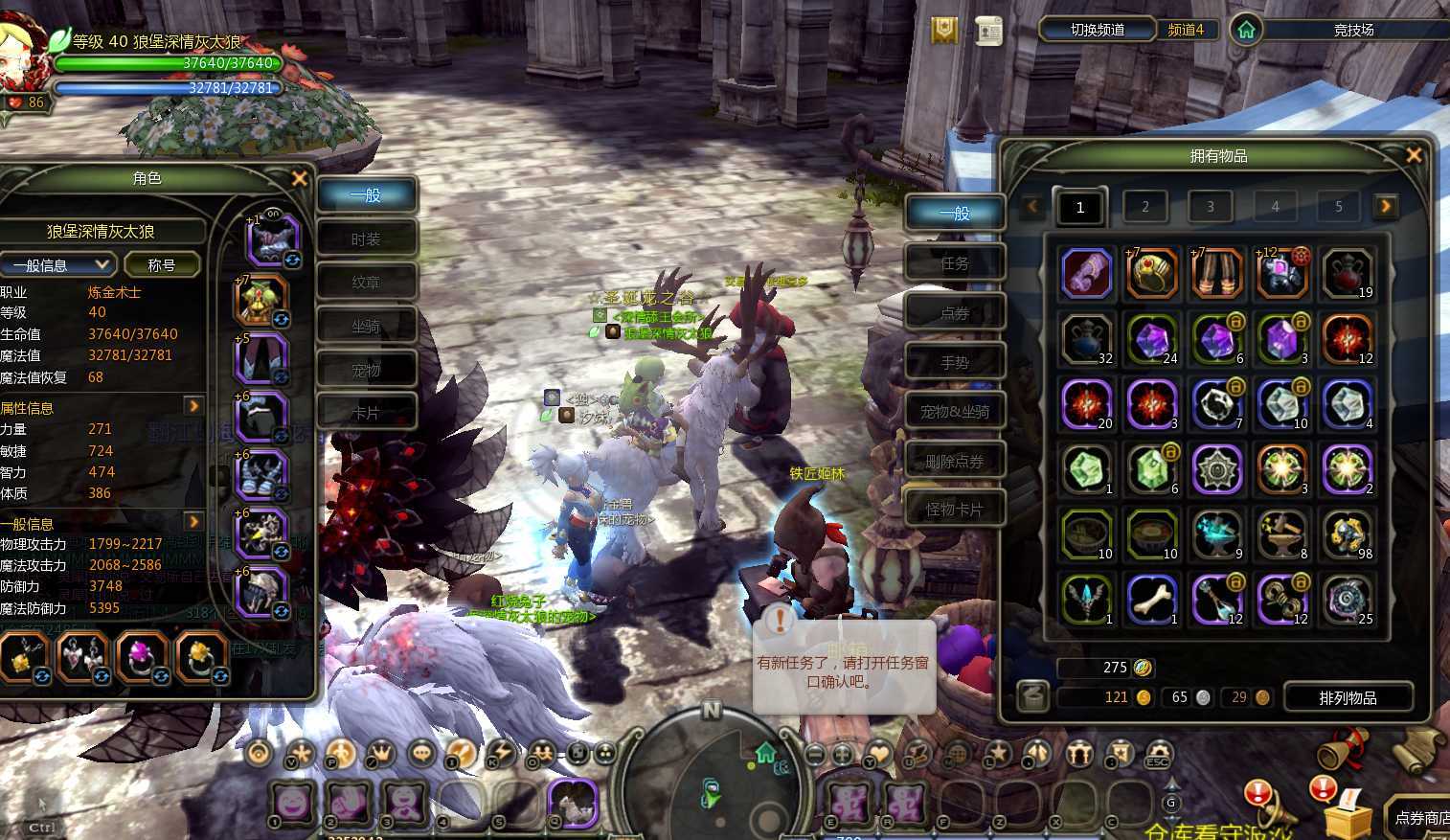Open the 一般信息 dropdown
1450x840 pixels.
[x=57, y=265]
